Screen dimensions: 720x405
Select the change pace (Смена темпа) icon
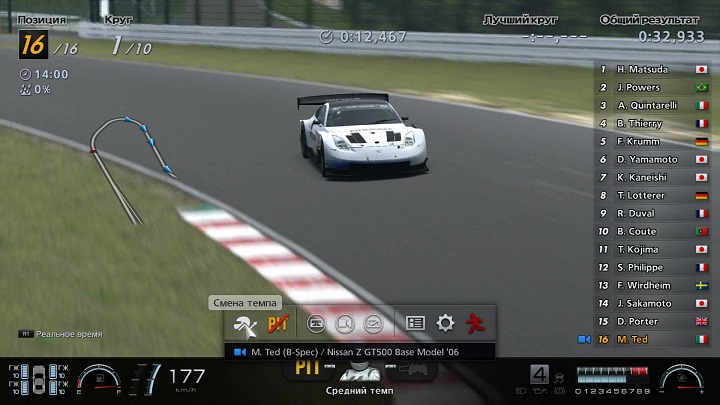tap(242, 323)
